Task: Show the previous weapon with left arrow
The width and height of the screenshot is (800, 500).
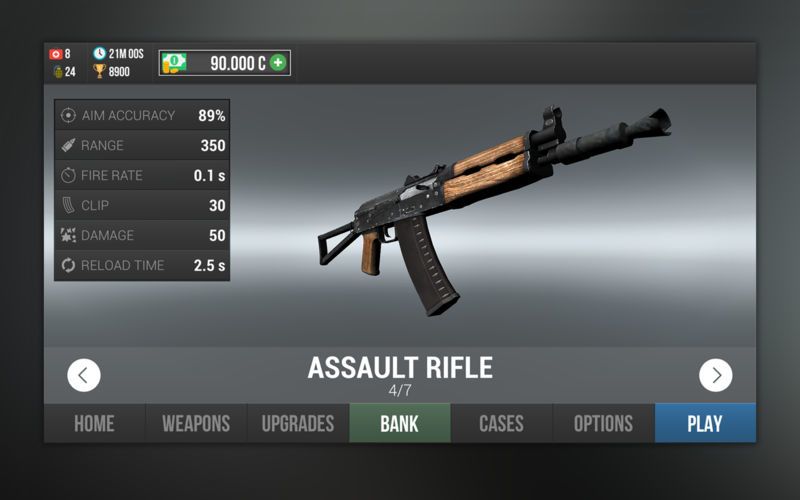Action: [x=84, y=375]
